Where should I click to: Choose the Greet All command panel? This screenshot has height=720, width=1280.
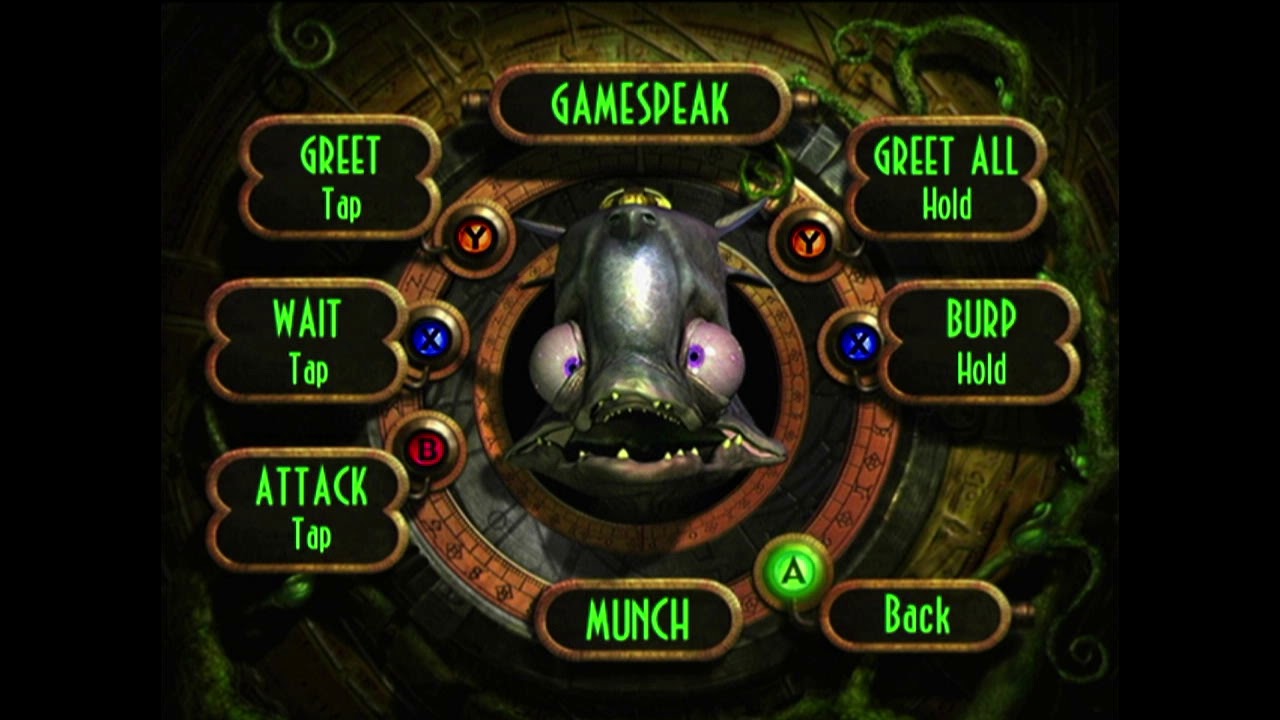coord(946,178)
